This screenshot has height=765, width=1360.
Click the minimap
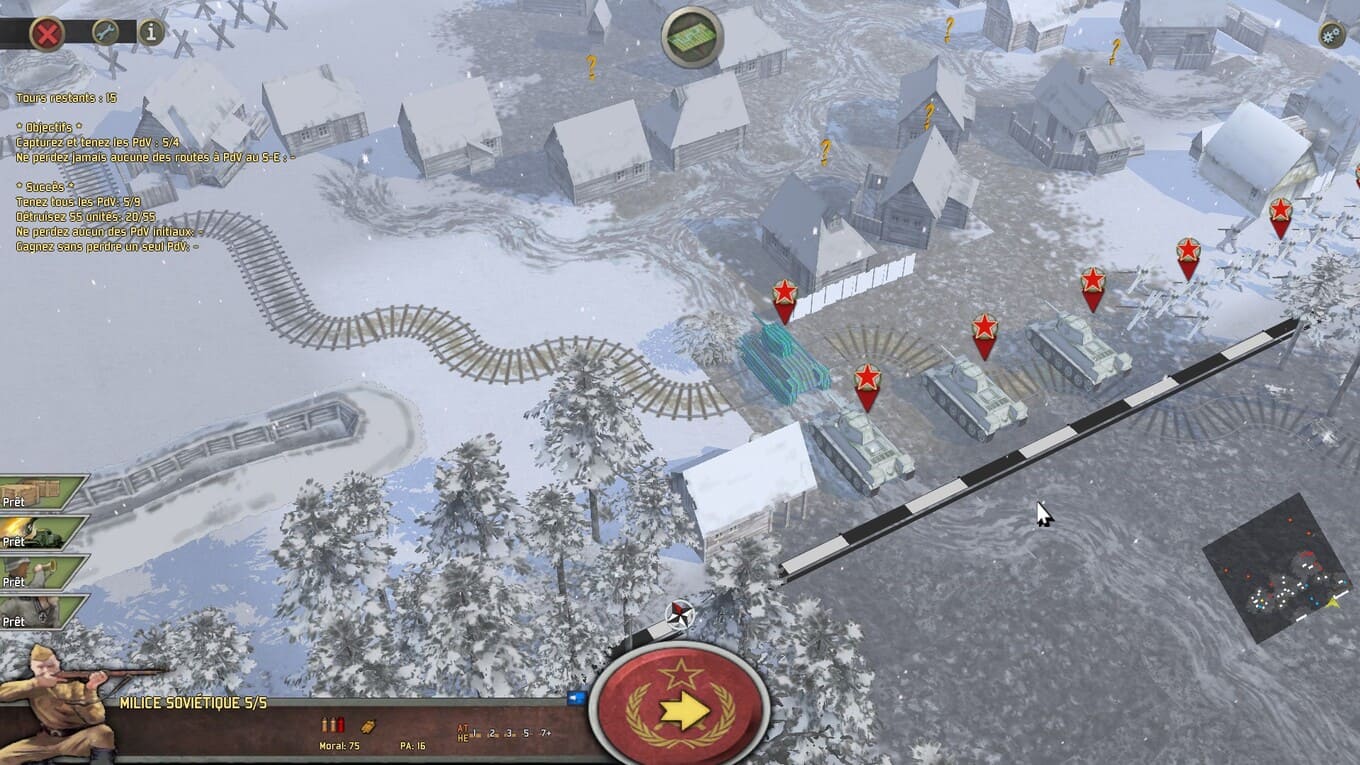point(1277,567)
